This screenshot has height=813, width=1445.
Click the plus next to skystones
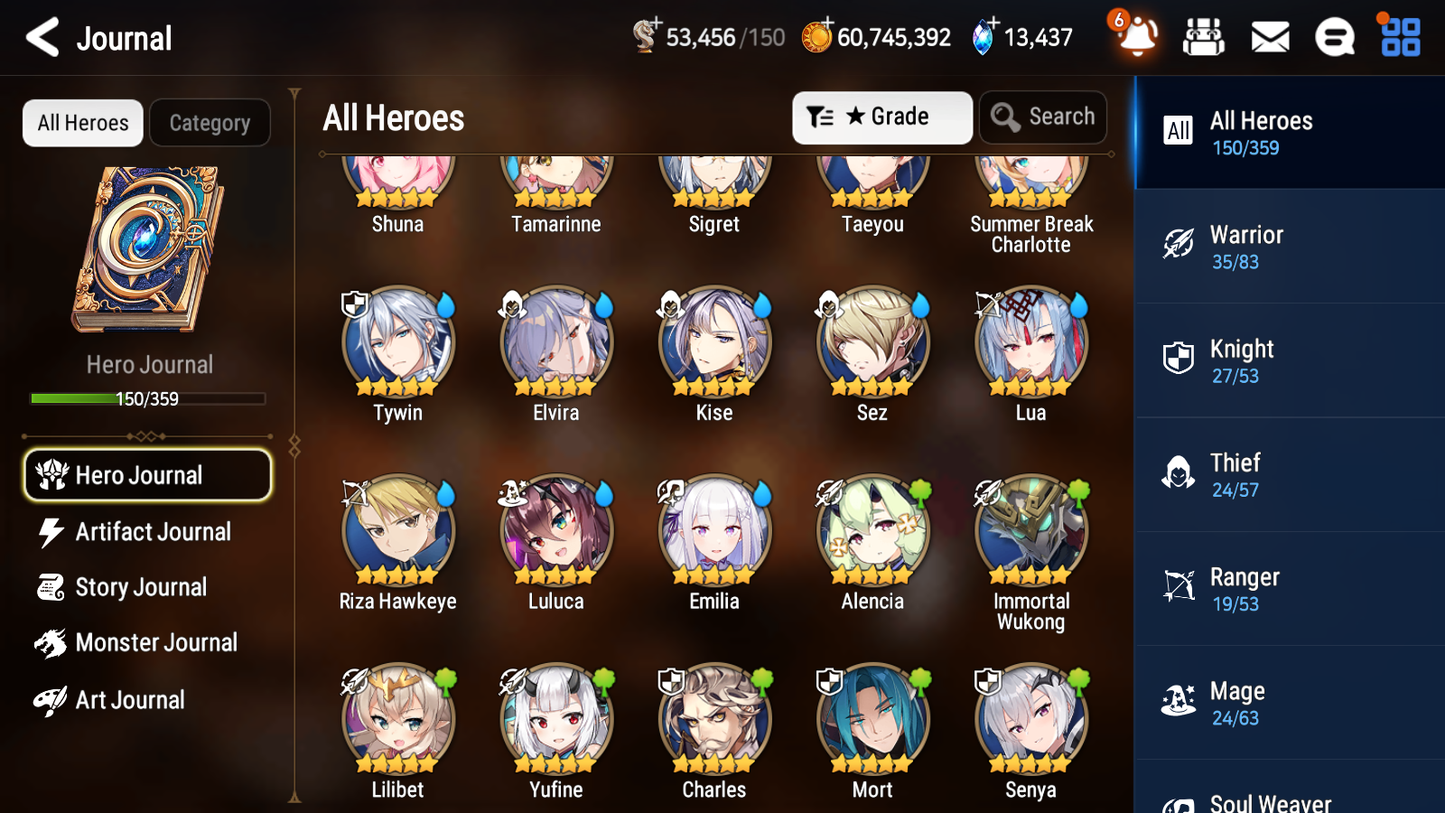click(x=991, y=24)
